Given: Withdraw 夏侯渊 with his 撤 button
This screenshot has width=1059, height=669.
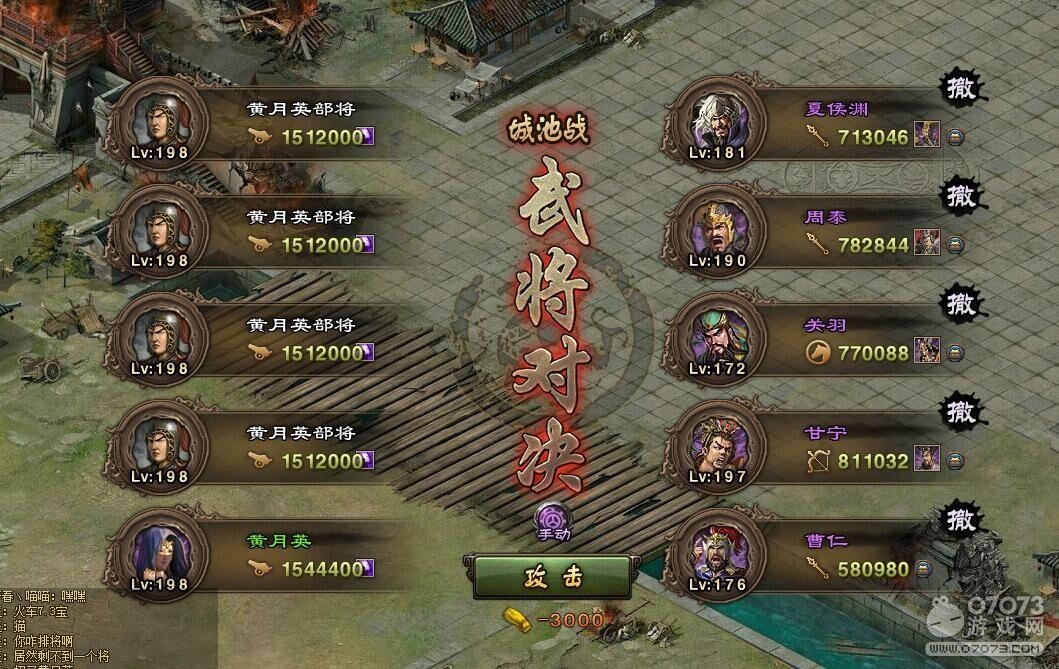Looking at the screenshot, I should pos(960,88).
